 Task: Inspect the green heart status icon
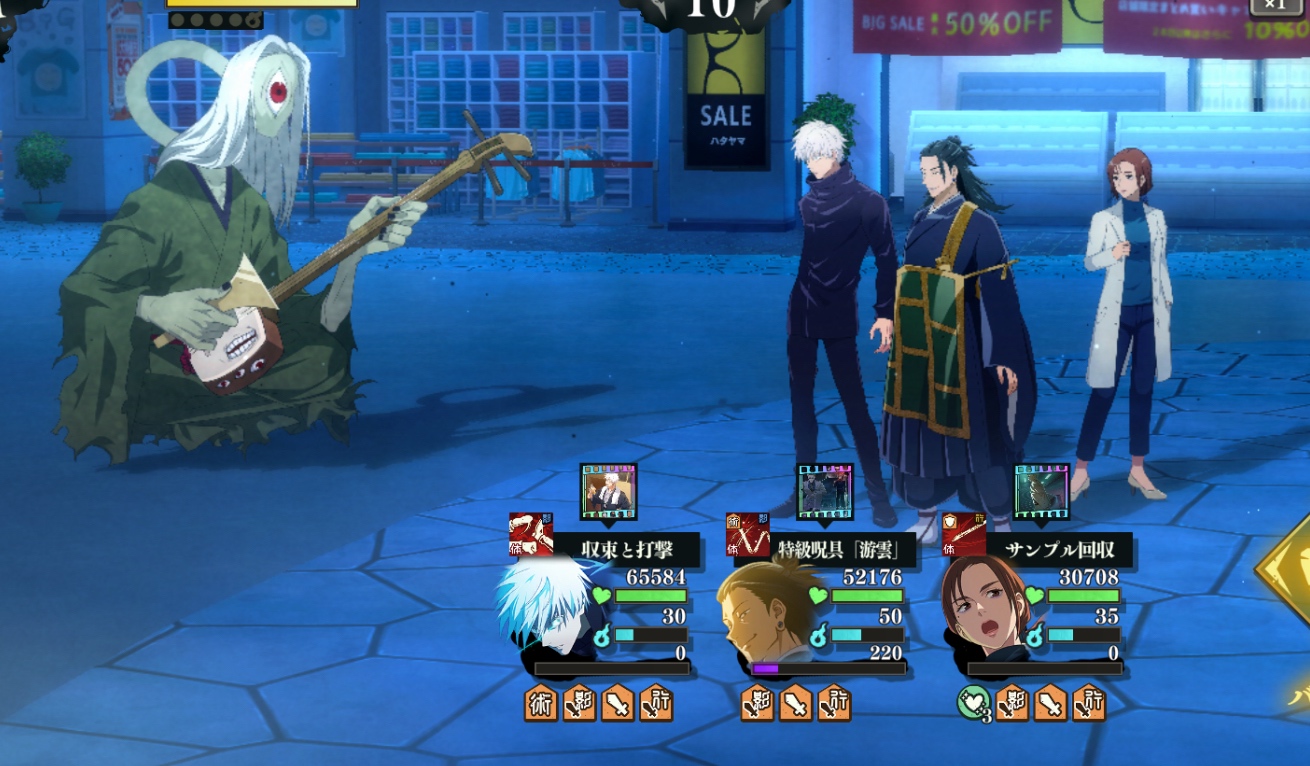point(973,703)
